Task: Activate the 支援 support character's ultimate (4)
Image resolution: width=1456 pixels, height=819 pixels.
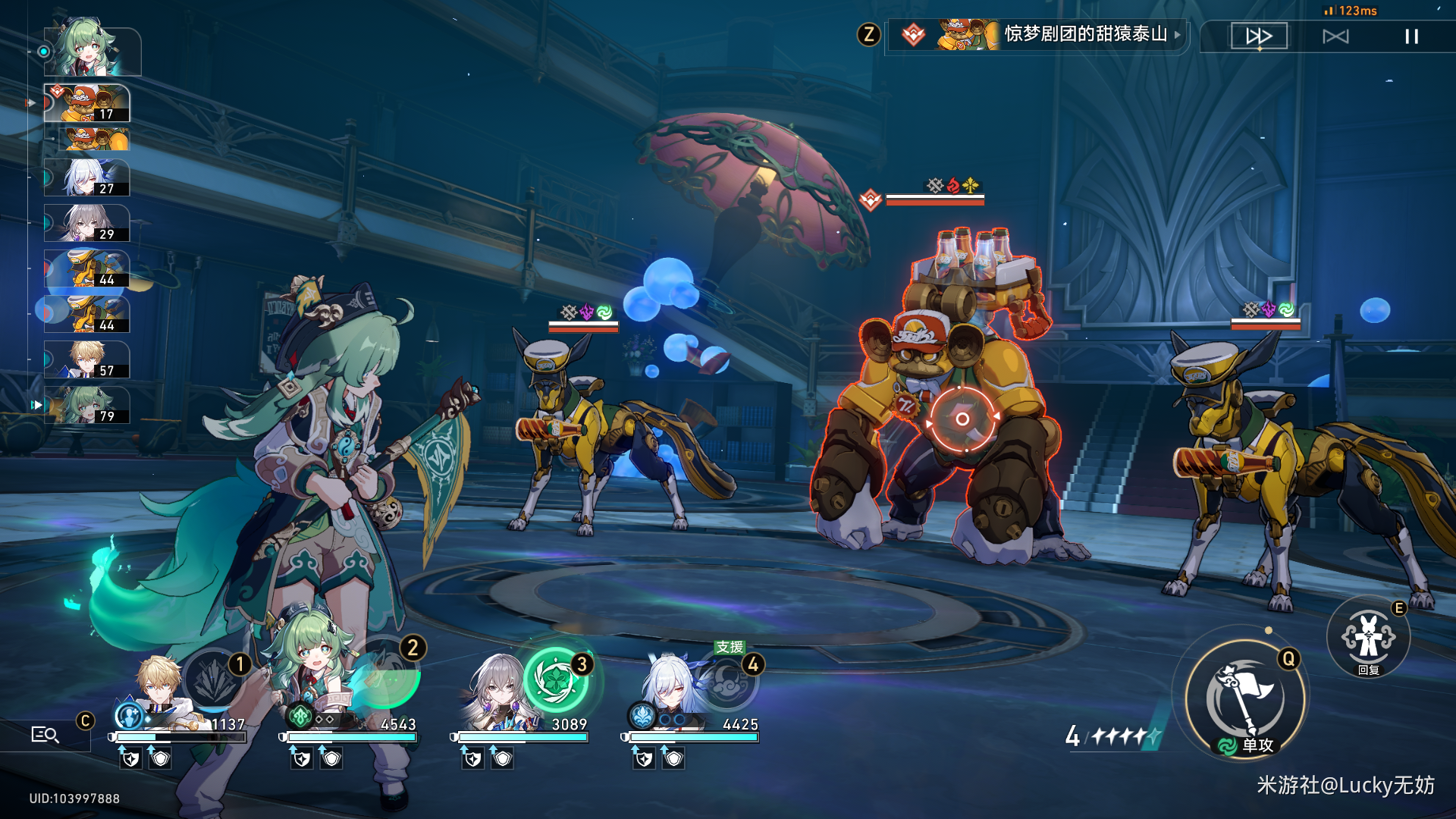Action: 727,680
